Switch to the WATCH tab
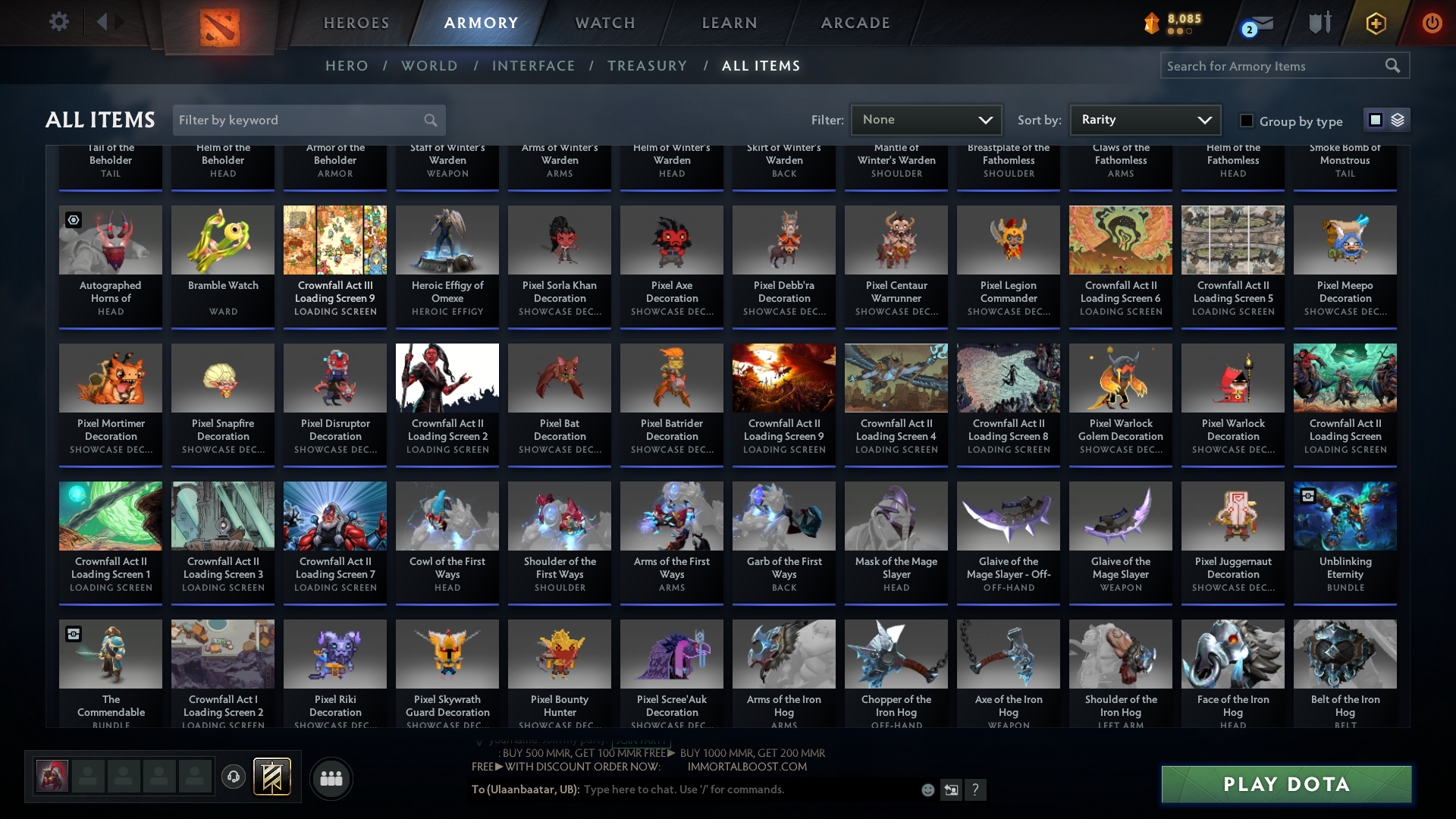This screenshot has width=1456, height=819. [604, 23]
